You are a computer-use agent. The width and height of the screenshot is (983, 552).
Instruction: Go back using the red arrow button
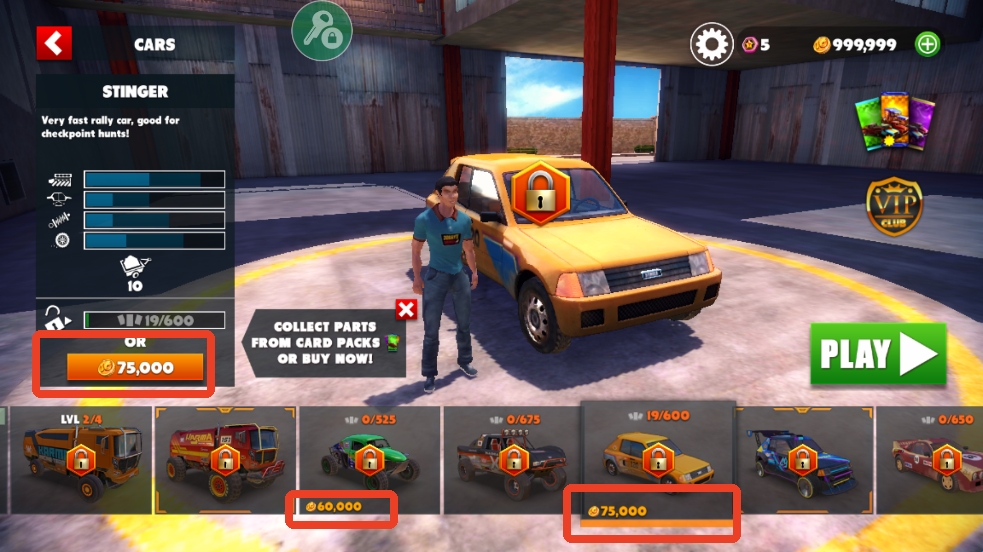click(x=55, y=44)
